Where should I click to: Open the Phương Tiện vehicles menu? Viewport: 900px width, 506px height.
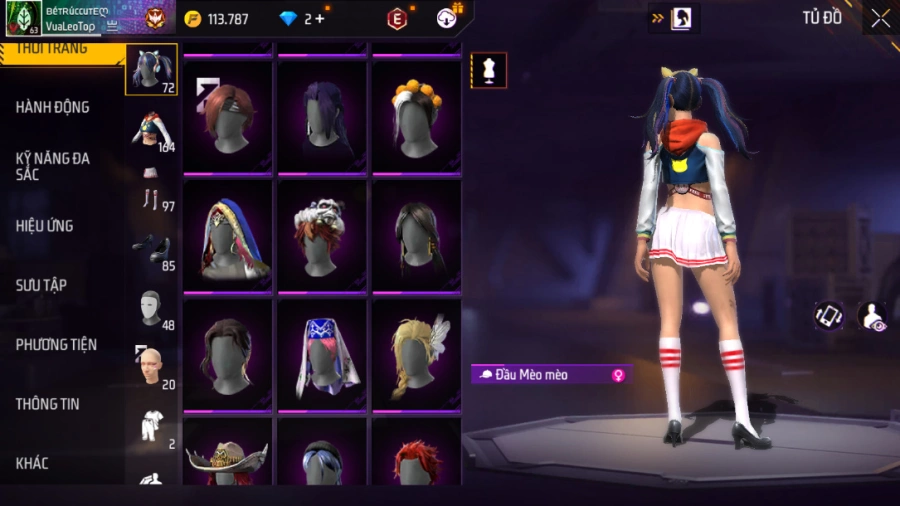[56, 345]
